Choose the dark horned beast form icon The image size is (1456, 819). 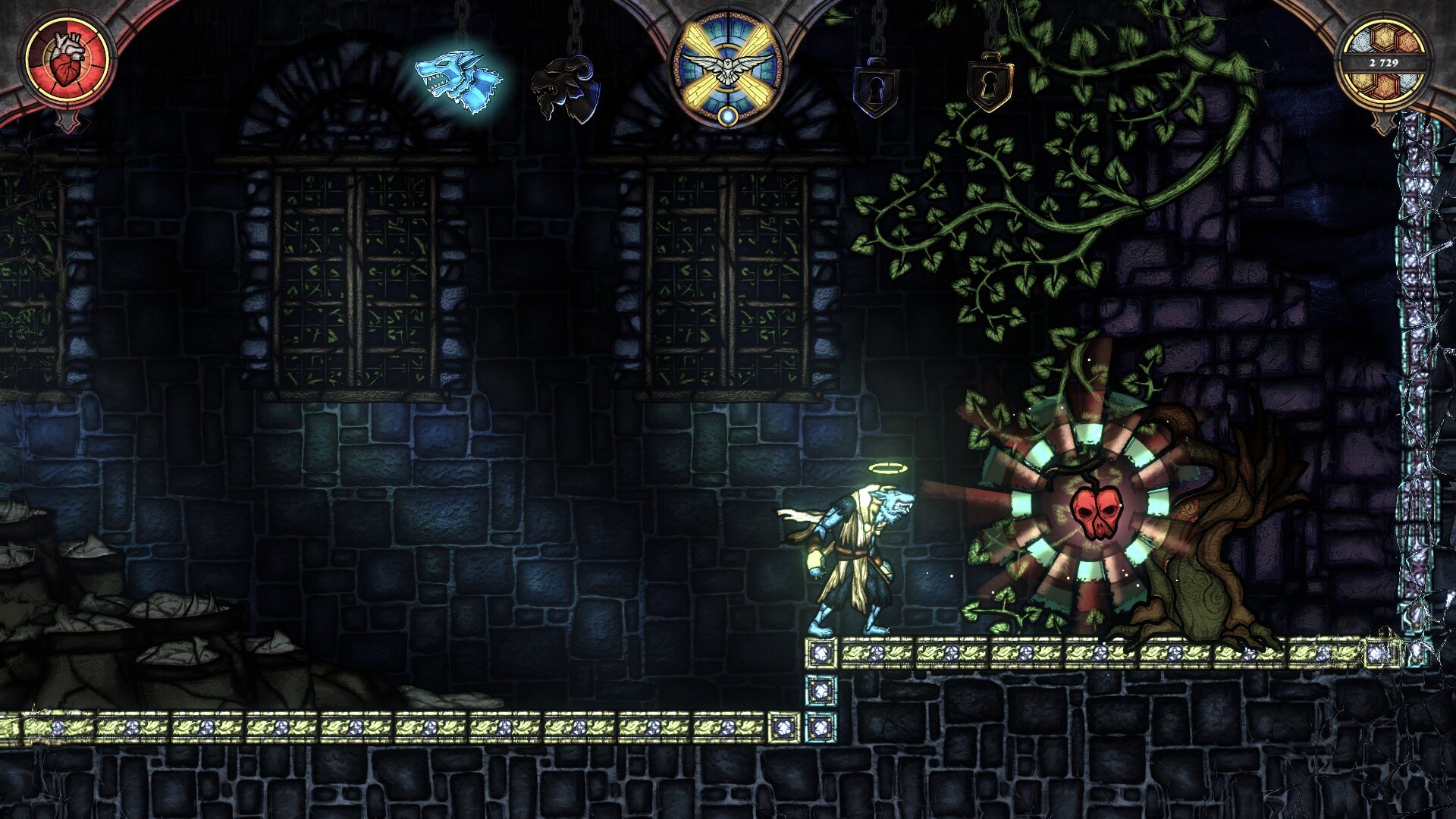564,89
